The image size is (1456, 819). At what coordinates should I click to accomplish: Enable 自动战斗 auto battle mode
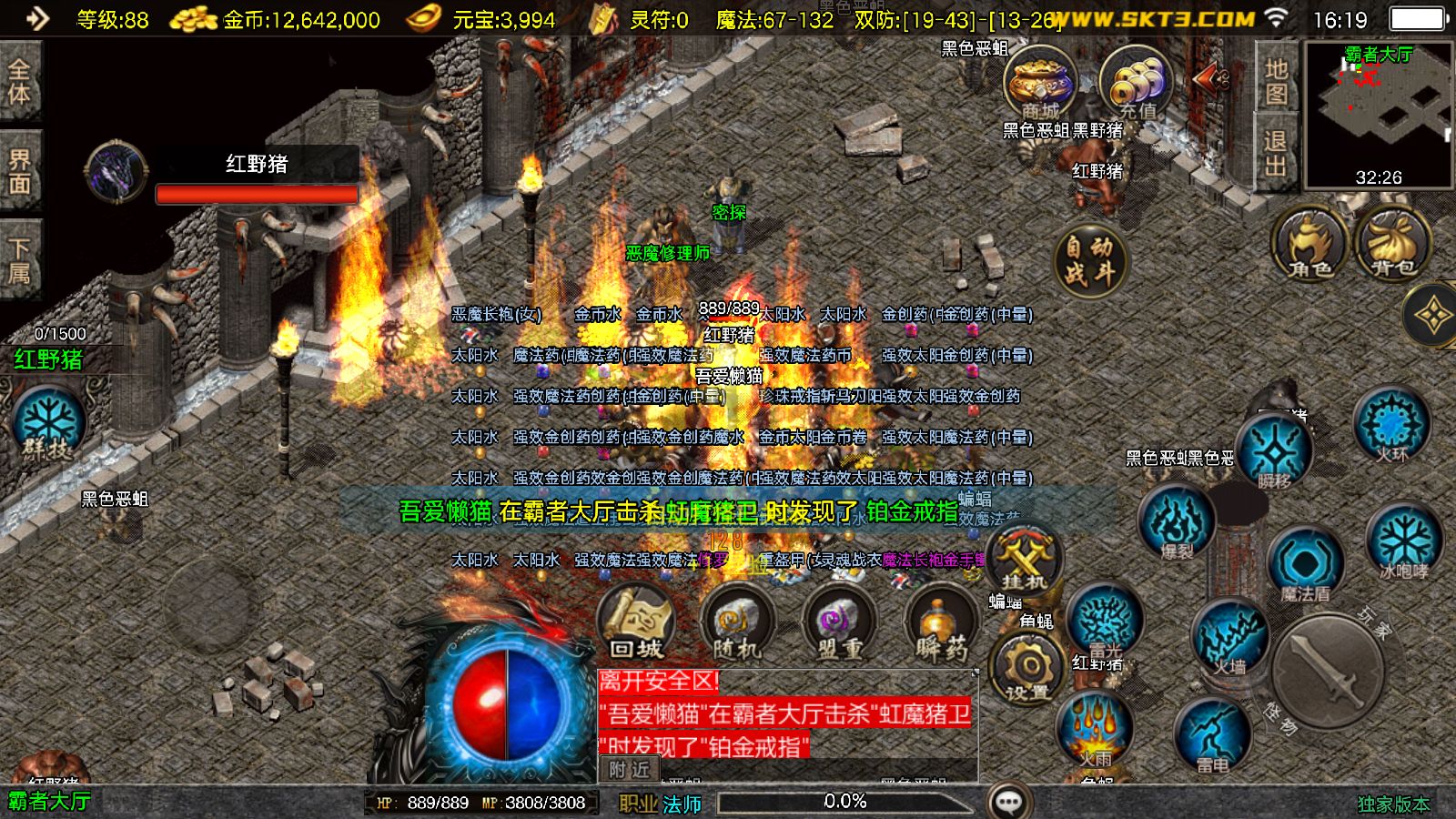point(1088,259)
